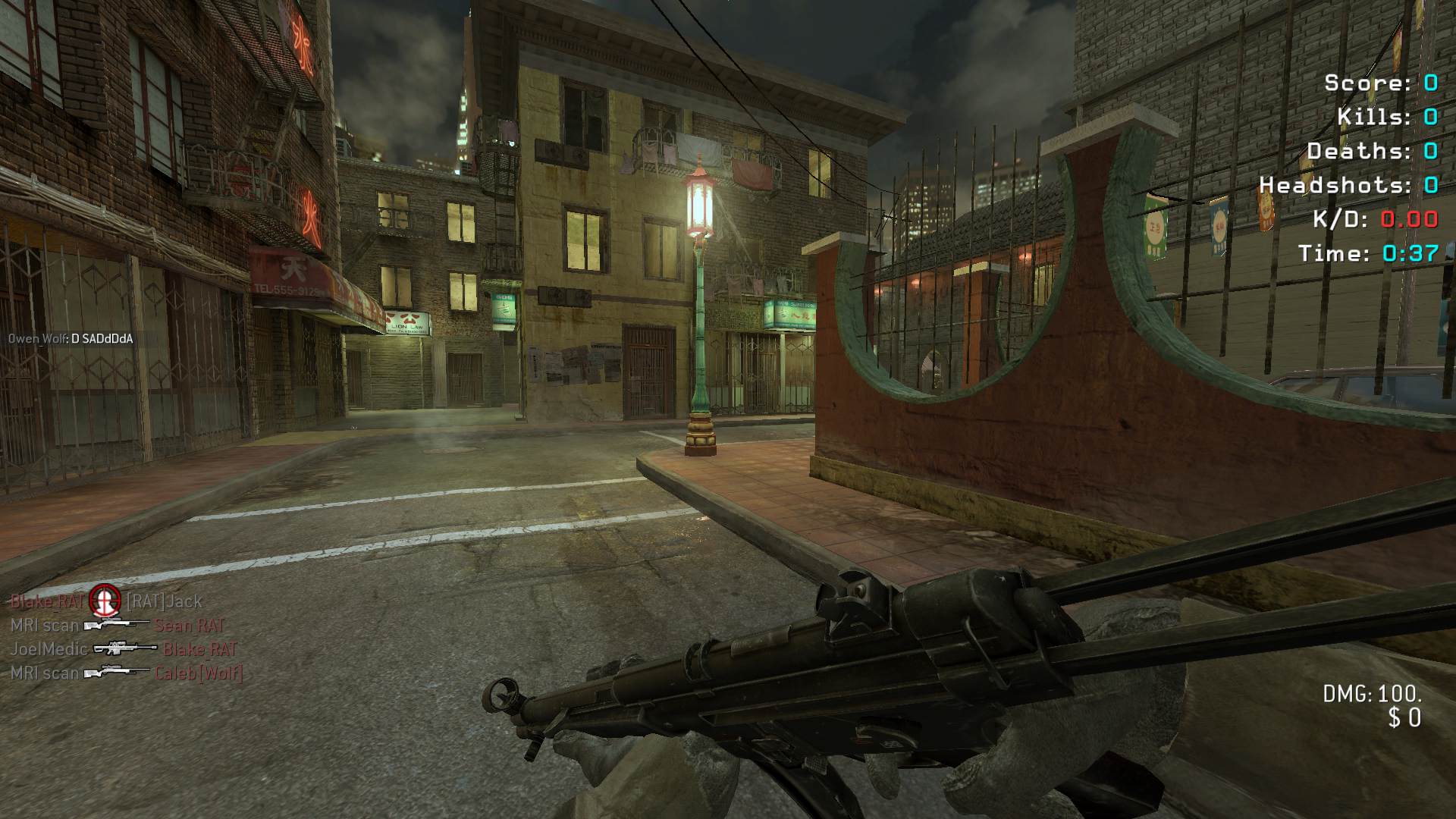Viewport: 1456px width, 819px height.
Task: Select JoelMedic's sniper rifle kill icon
Action: 124,649
